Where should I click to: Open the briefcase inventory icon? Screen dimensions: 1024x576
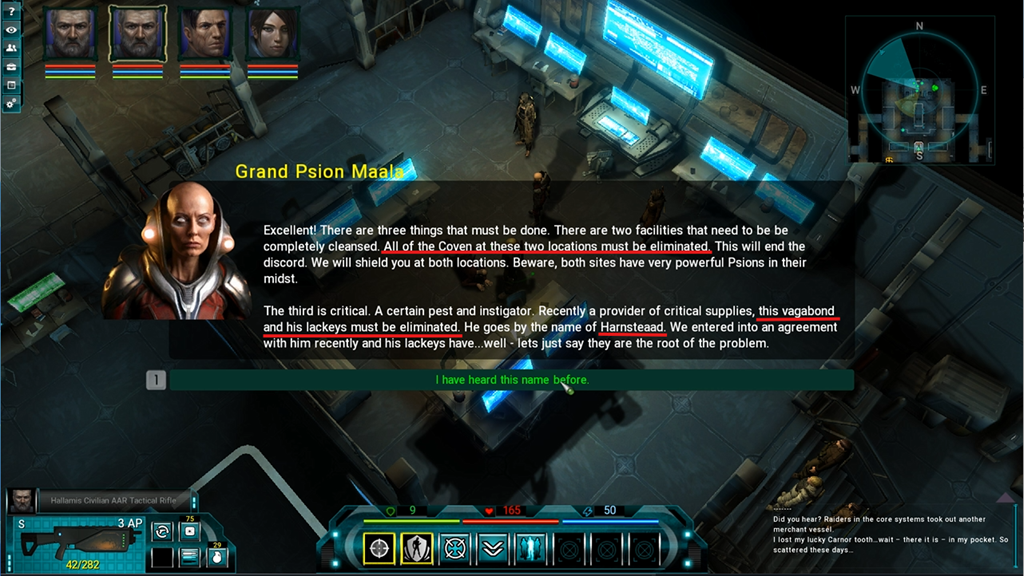point(11,66)
